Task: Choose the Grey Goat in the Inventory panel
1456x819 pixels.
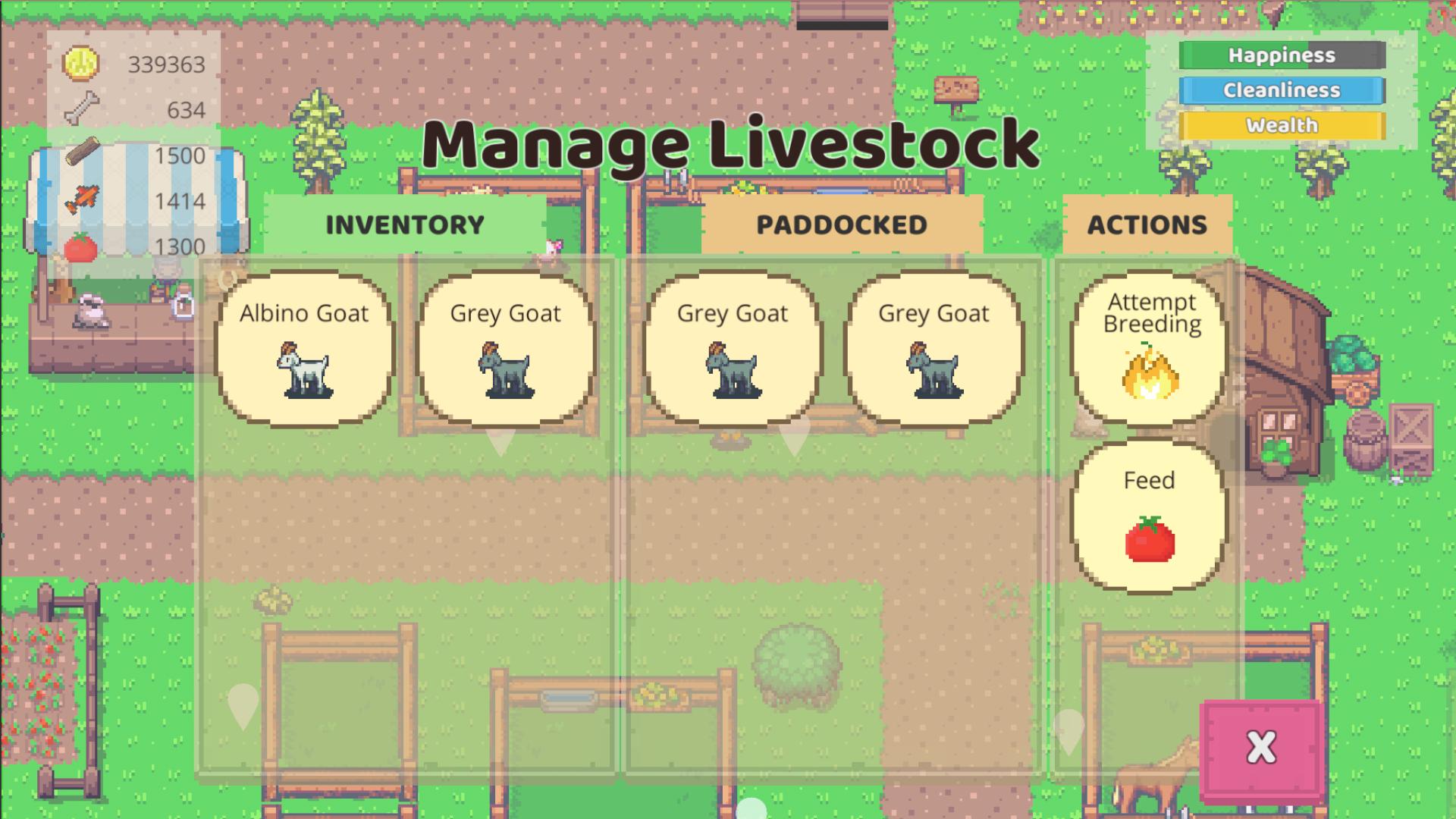Action: [506, 350]
